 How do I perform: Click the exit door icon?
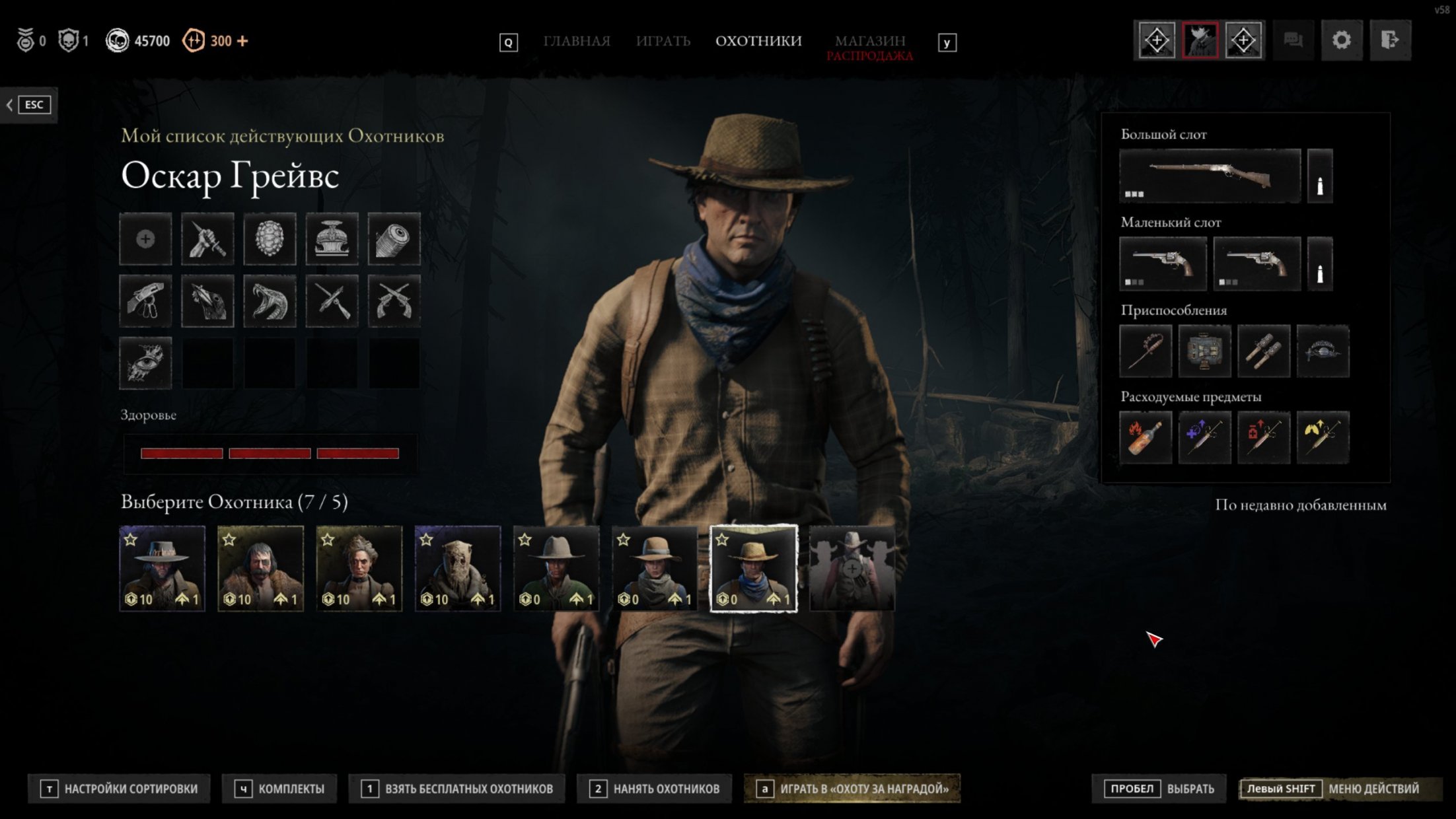coord(1389,40)
